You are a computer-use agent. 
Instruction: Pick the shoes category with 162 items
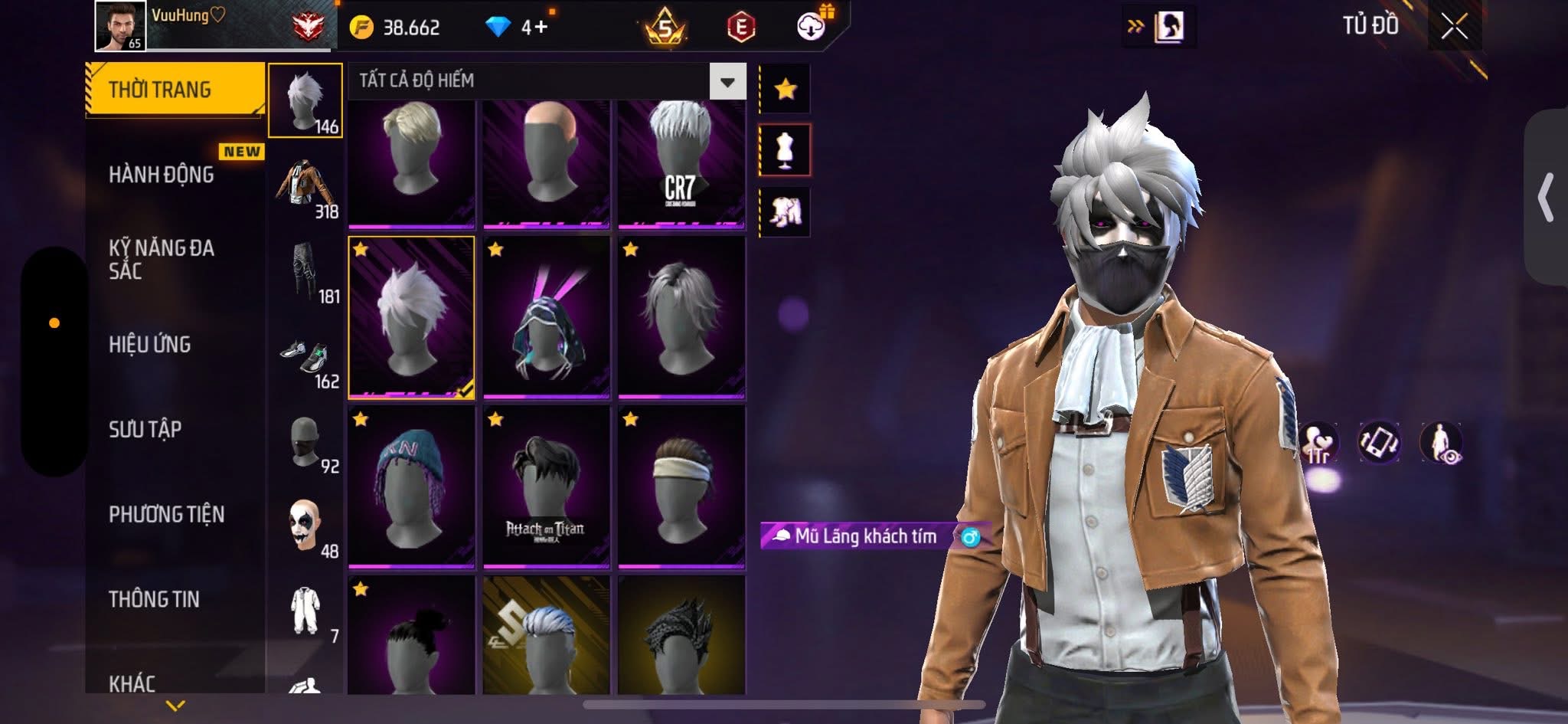click(305, 357)
